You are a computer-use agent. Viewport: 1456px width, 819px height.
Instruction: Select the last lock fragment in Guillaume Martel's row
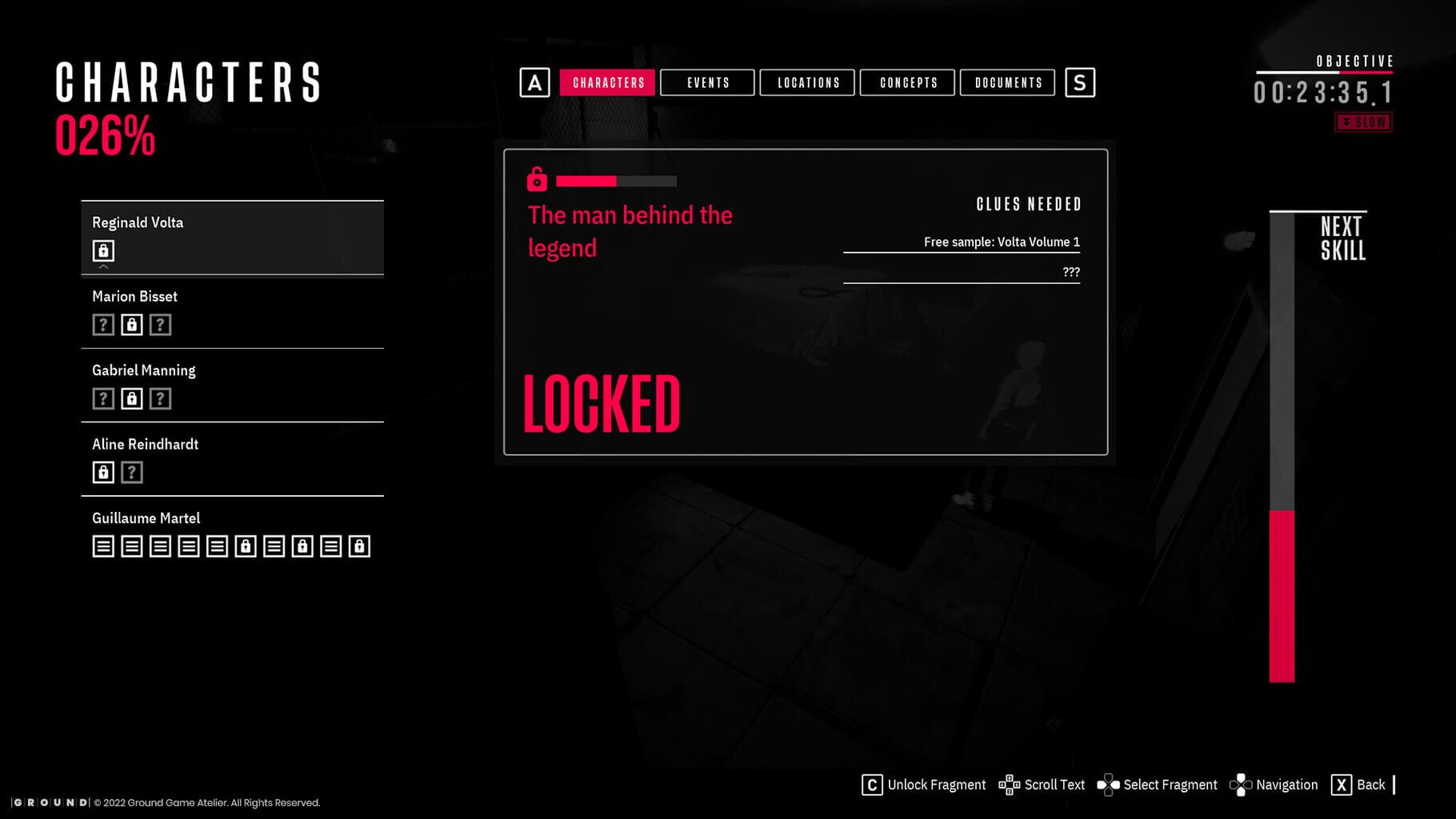(x=358, y=546)
